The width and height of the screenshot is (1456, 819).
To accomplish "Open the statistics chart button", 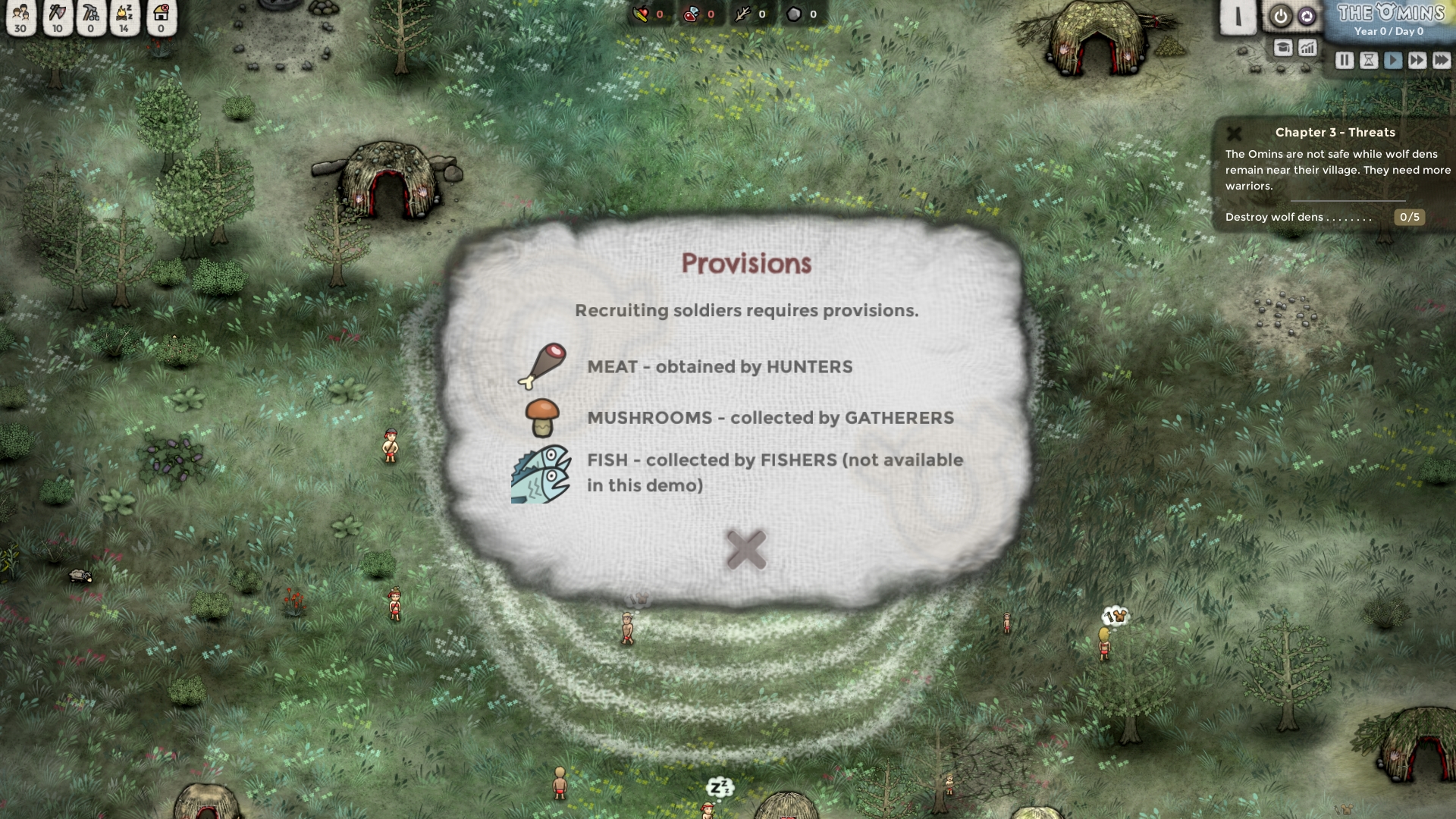I will point(1307,49).
